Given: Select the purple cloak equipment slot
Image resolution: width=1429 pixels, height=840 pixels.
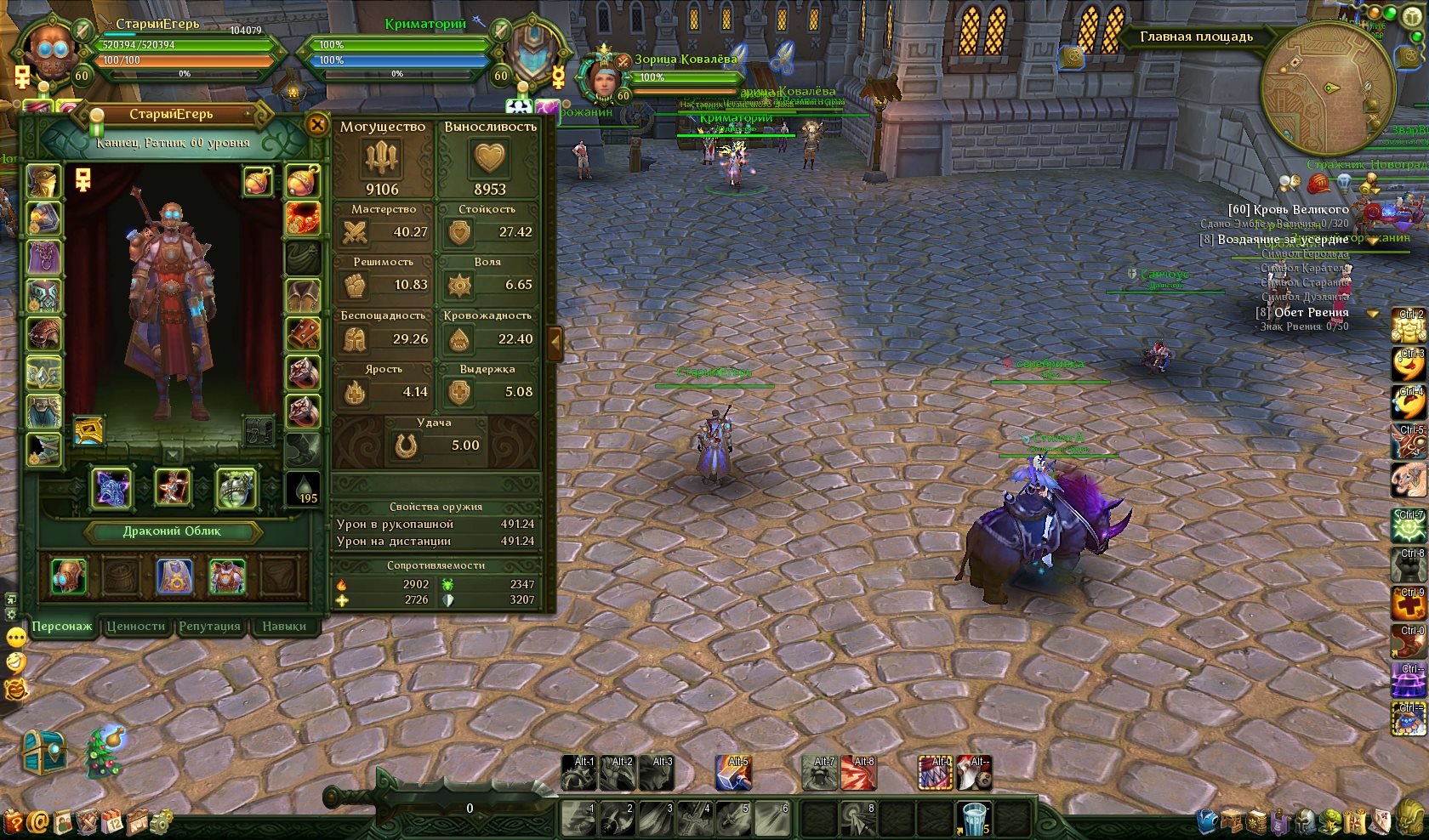Looking at the screenshot, I should click(x=43, y=256).
